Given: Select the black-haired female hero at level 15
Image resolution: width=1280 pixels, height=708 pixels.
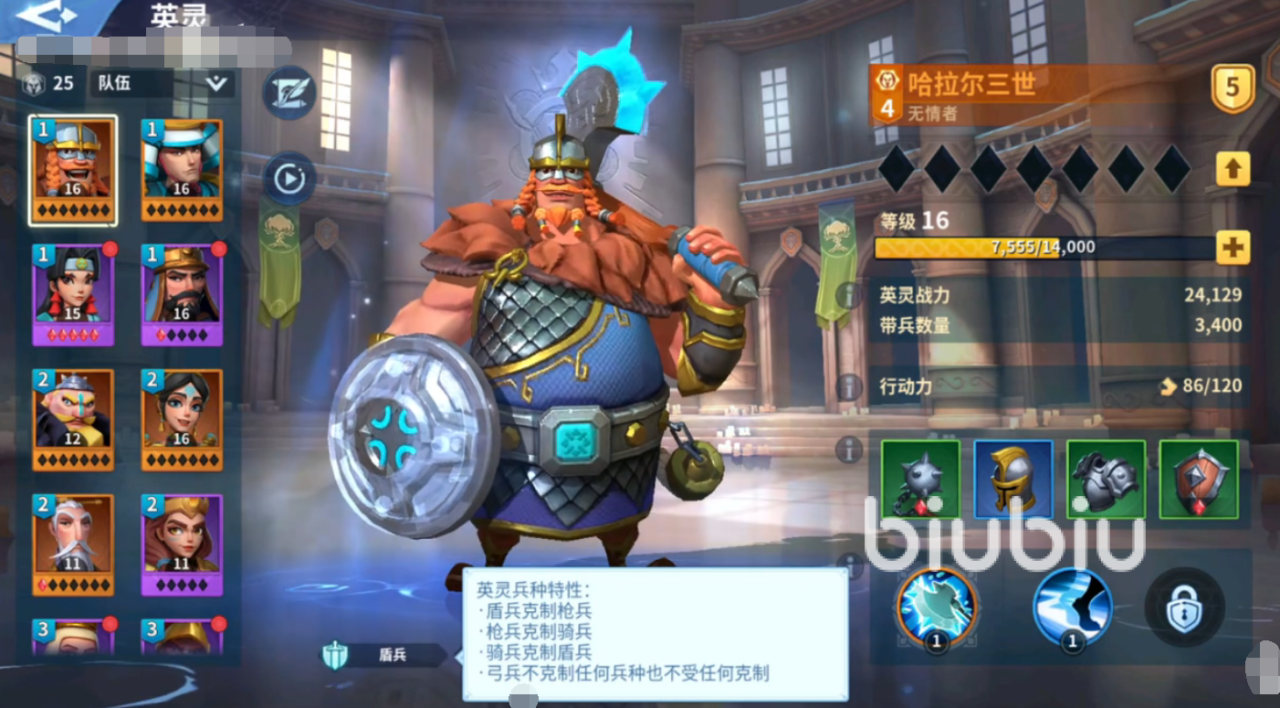Looking at the screenshot, I should point(73,294).
